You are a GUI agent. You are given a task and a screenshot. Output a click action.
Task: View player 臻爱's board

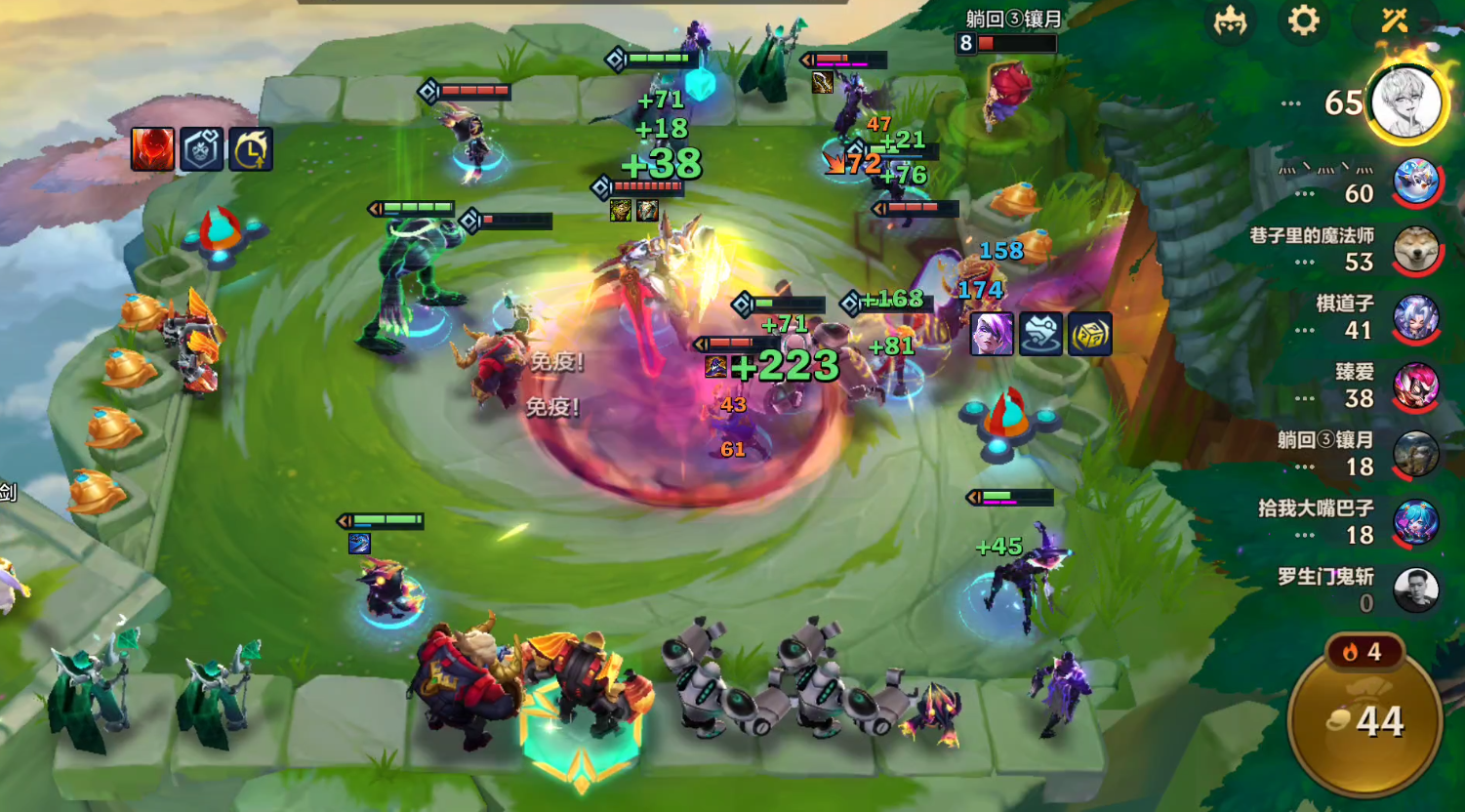pos(1415,387)
